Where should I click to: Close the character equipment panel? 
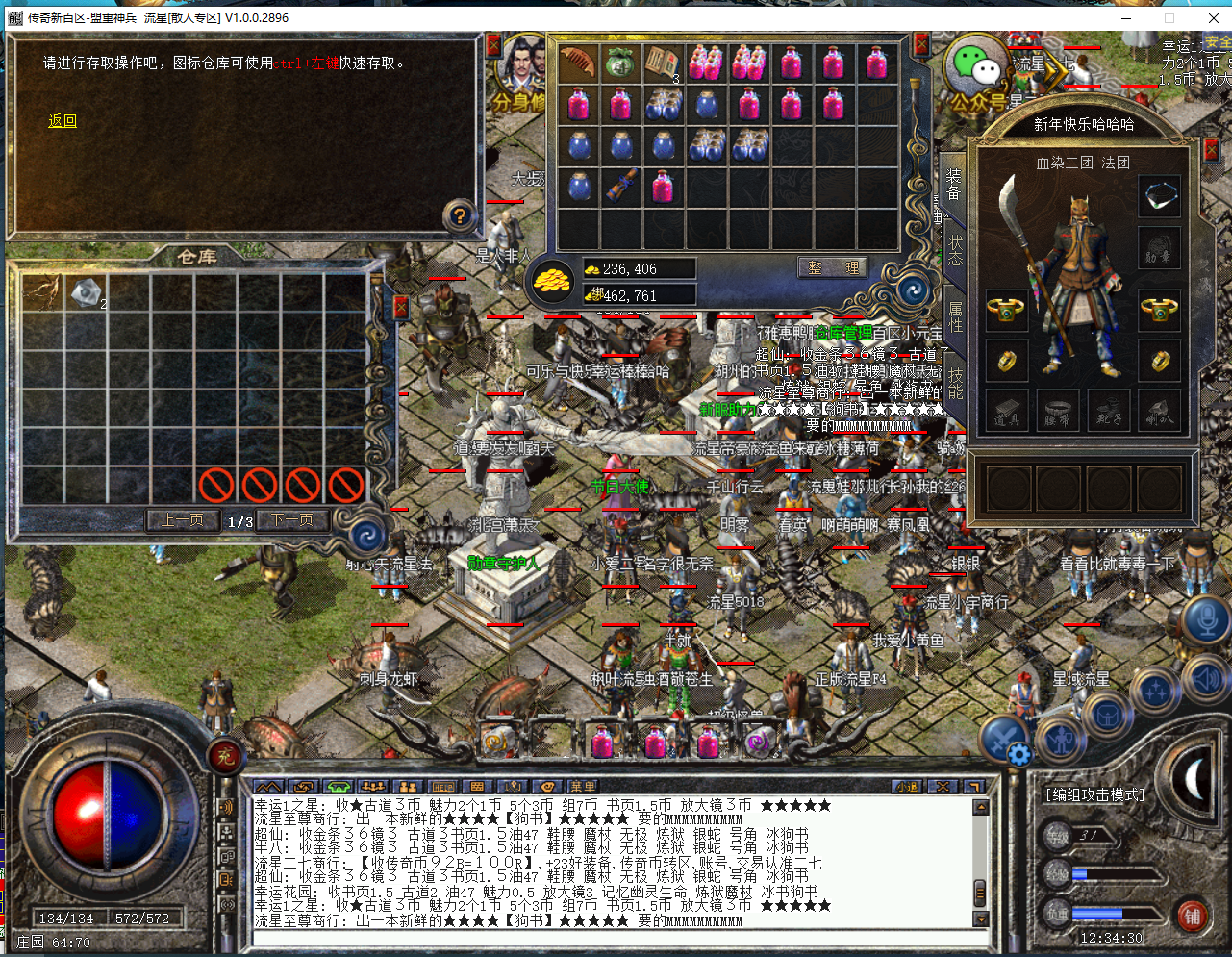(x=1211, y=150)
